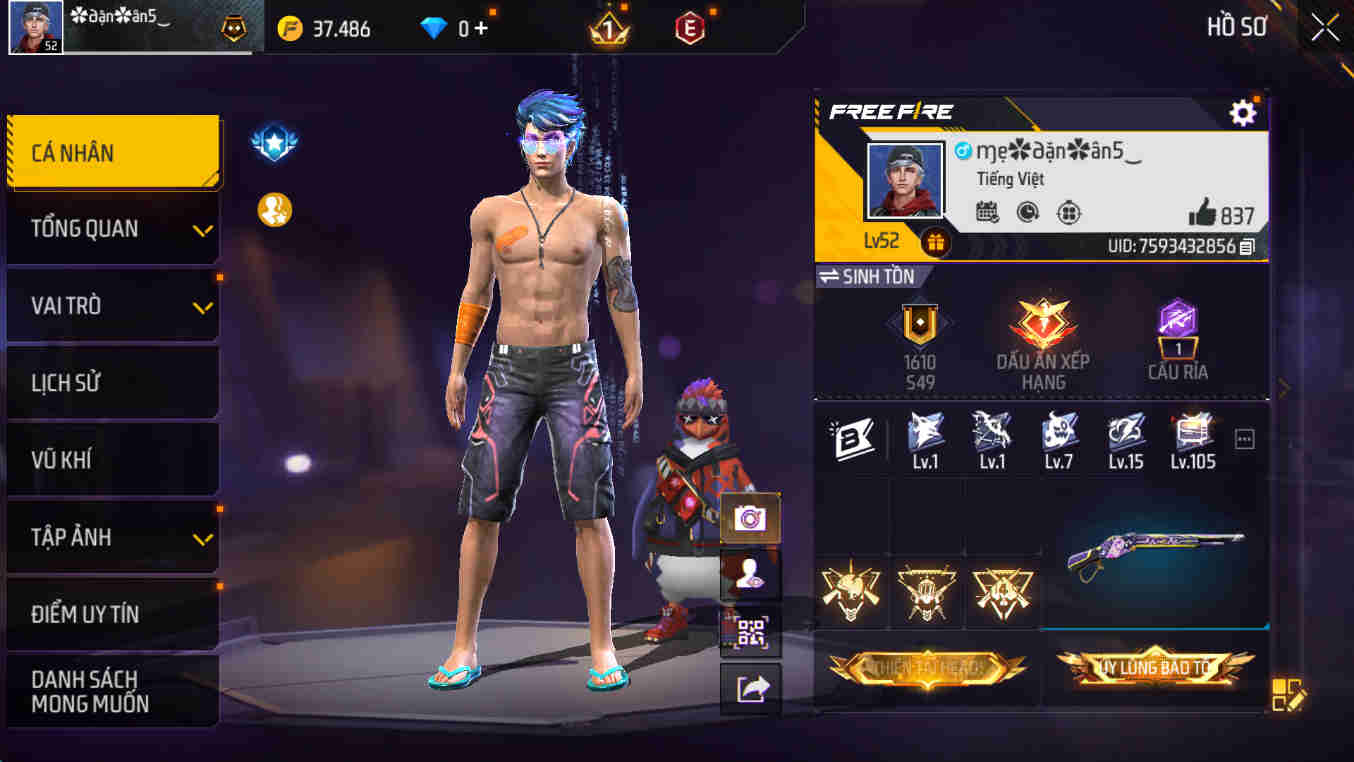Click the calendar icon under the player name
The width and height of the screenshot is (1354, 762).
coord(988,213)
